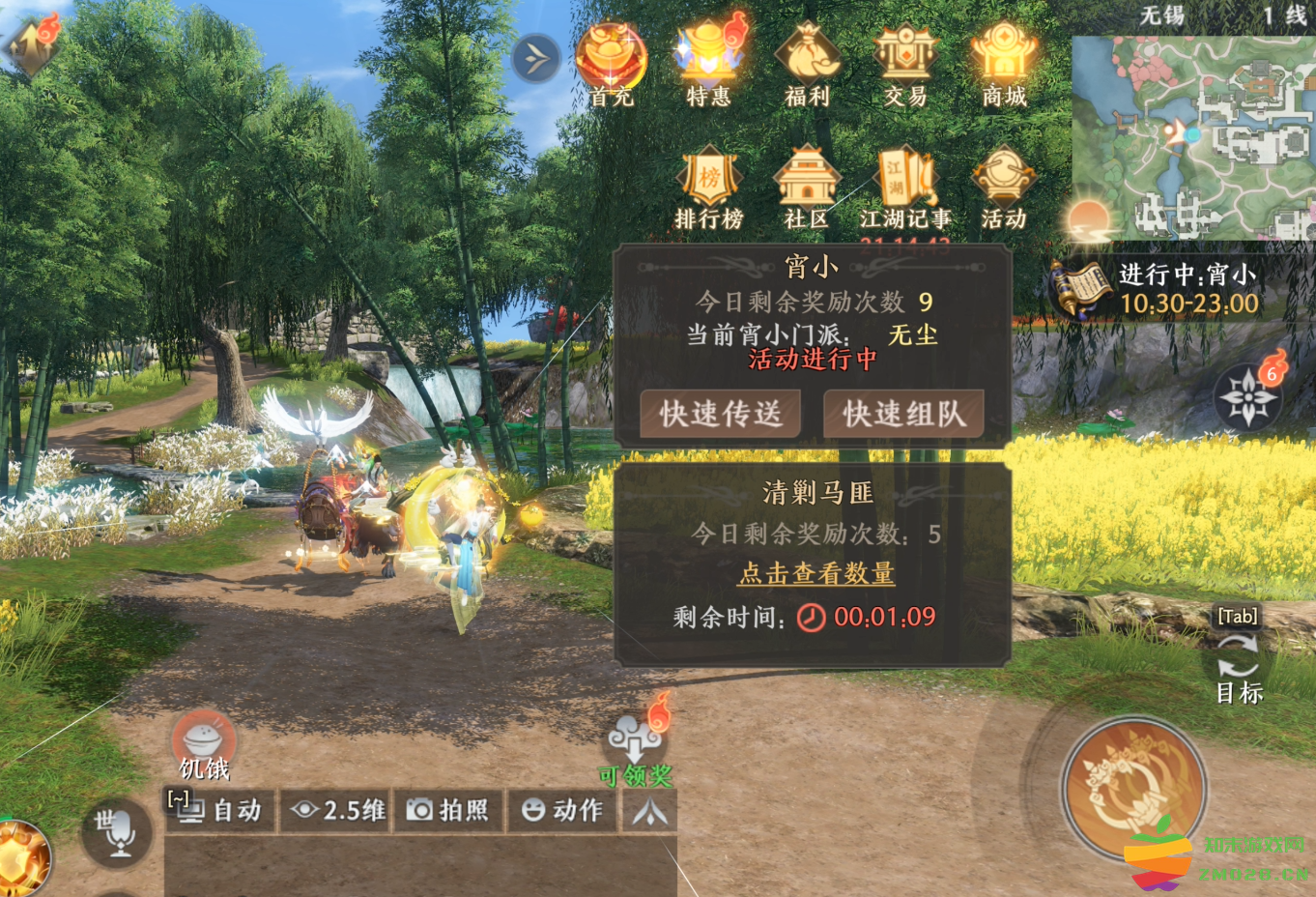Choose the 快速组队 quick team button
Screen dimensions: 1316x897
coord(903,415)
